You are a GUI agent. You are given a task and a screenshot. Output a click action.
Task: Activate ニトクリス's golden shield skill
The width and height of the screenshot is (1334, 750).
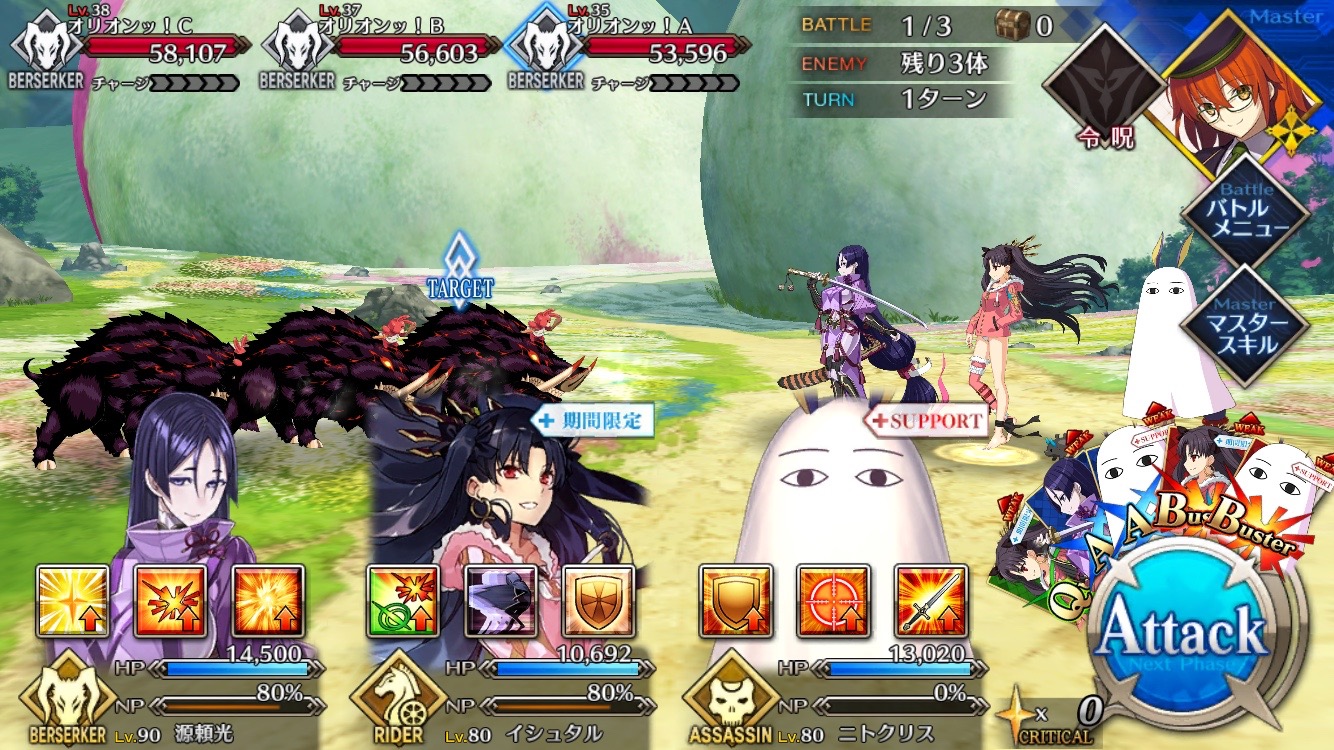pyautogui.click(x=736, y=601)
